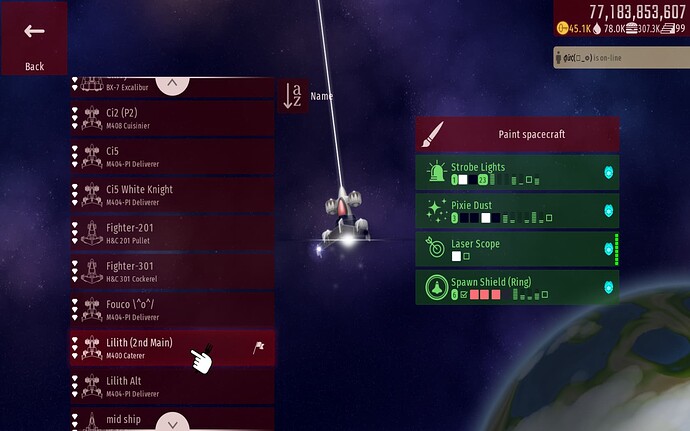Select the Lilith (2nd Main) spacecraft
The width and height of the screenshot is (690, 431).
(160, 347)
